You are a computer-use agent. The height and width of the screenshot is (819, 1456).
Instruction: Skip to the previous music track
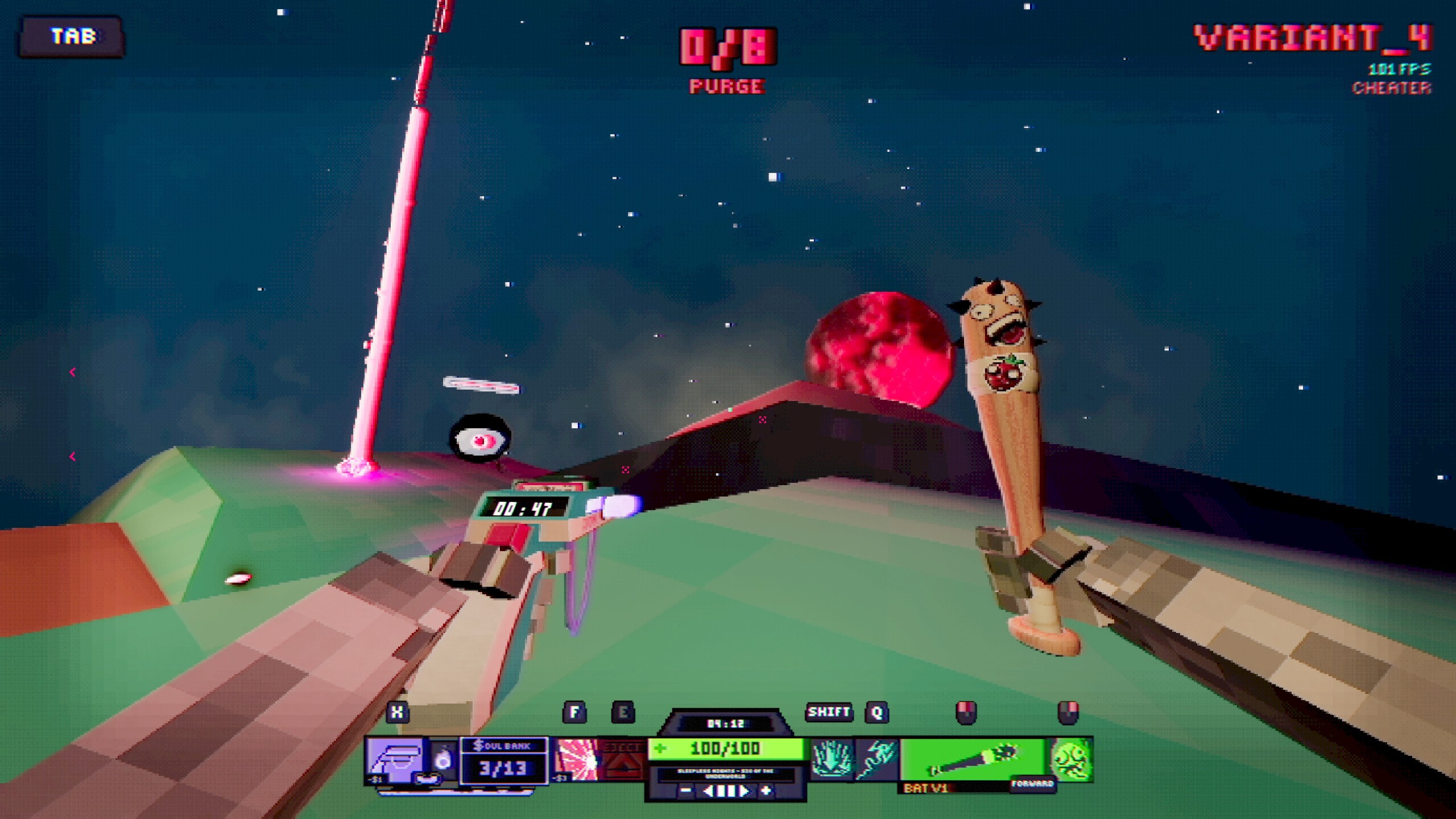[x=708, y=791]
